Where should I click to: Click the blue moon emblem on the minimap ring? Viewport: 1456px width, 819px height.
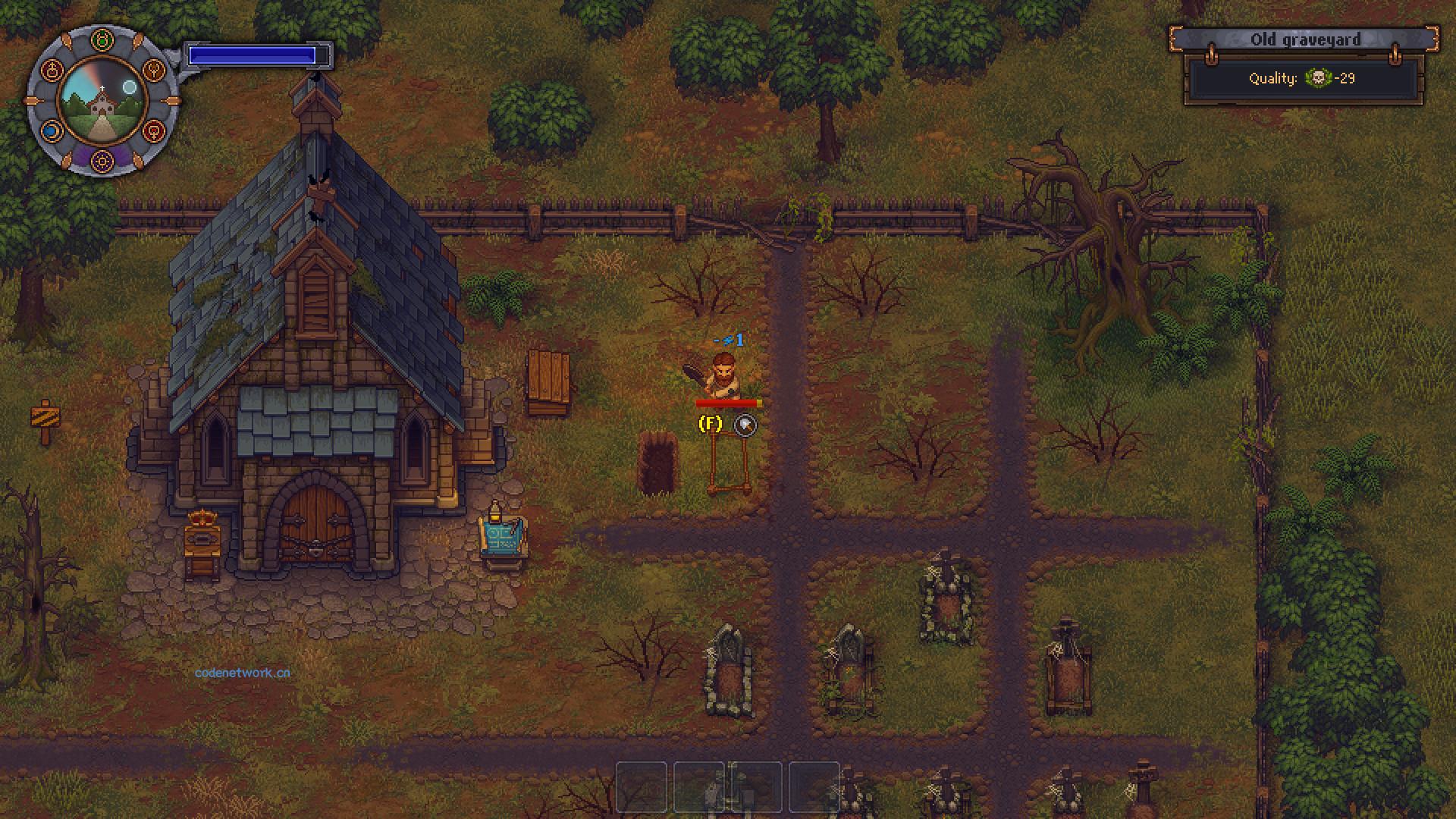[x=50, y=130]
